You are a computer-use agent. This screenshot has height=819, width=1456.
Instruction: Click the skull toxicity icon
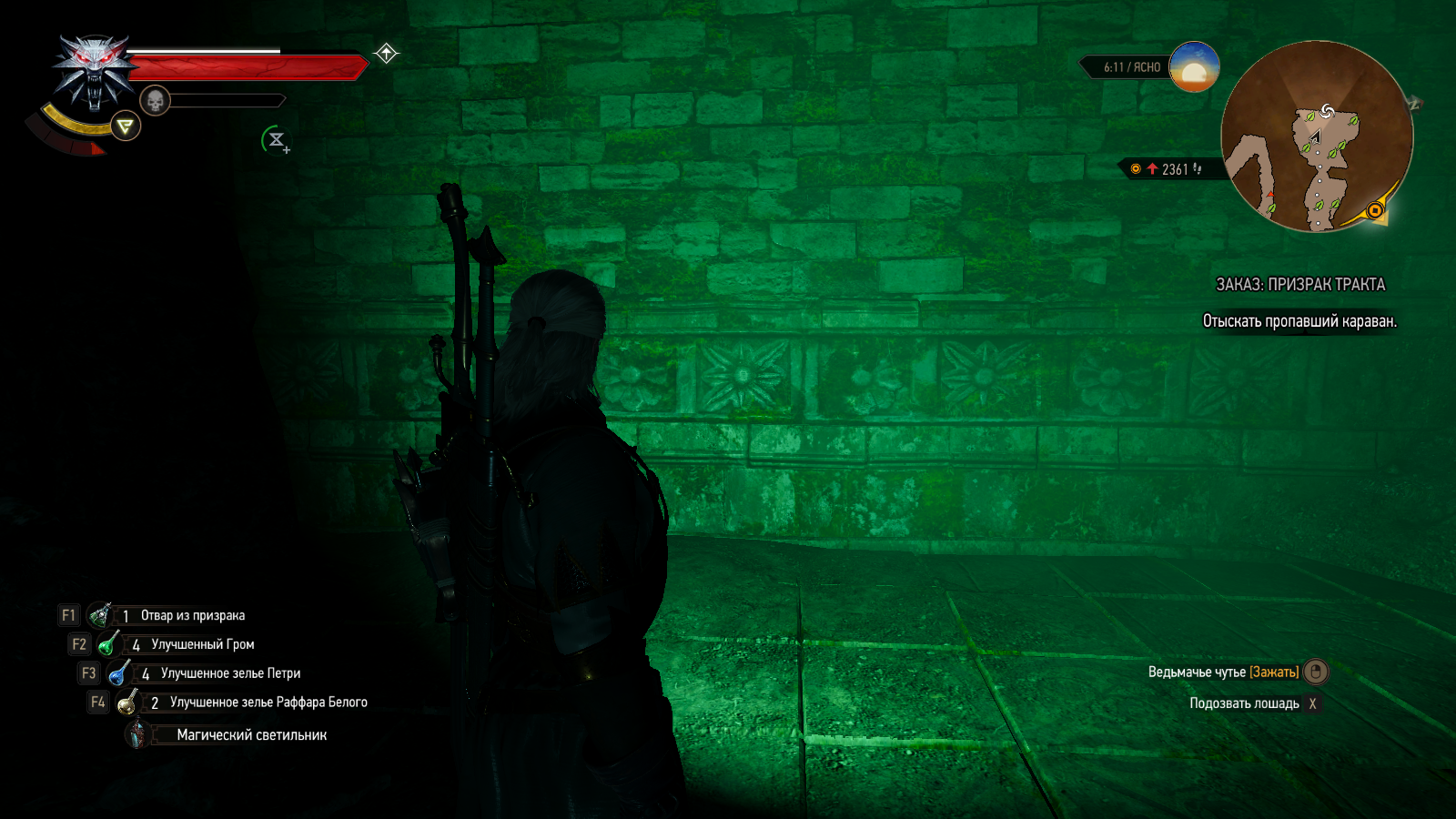[156, 100]
